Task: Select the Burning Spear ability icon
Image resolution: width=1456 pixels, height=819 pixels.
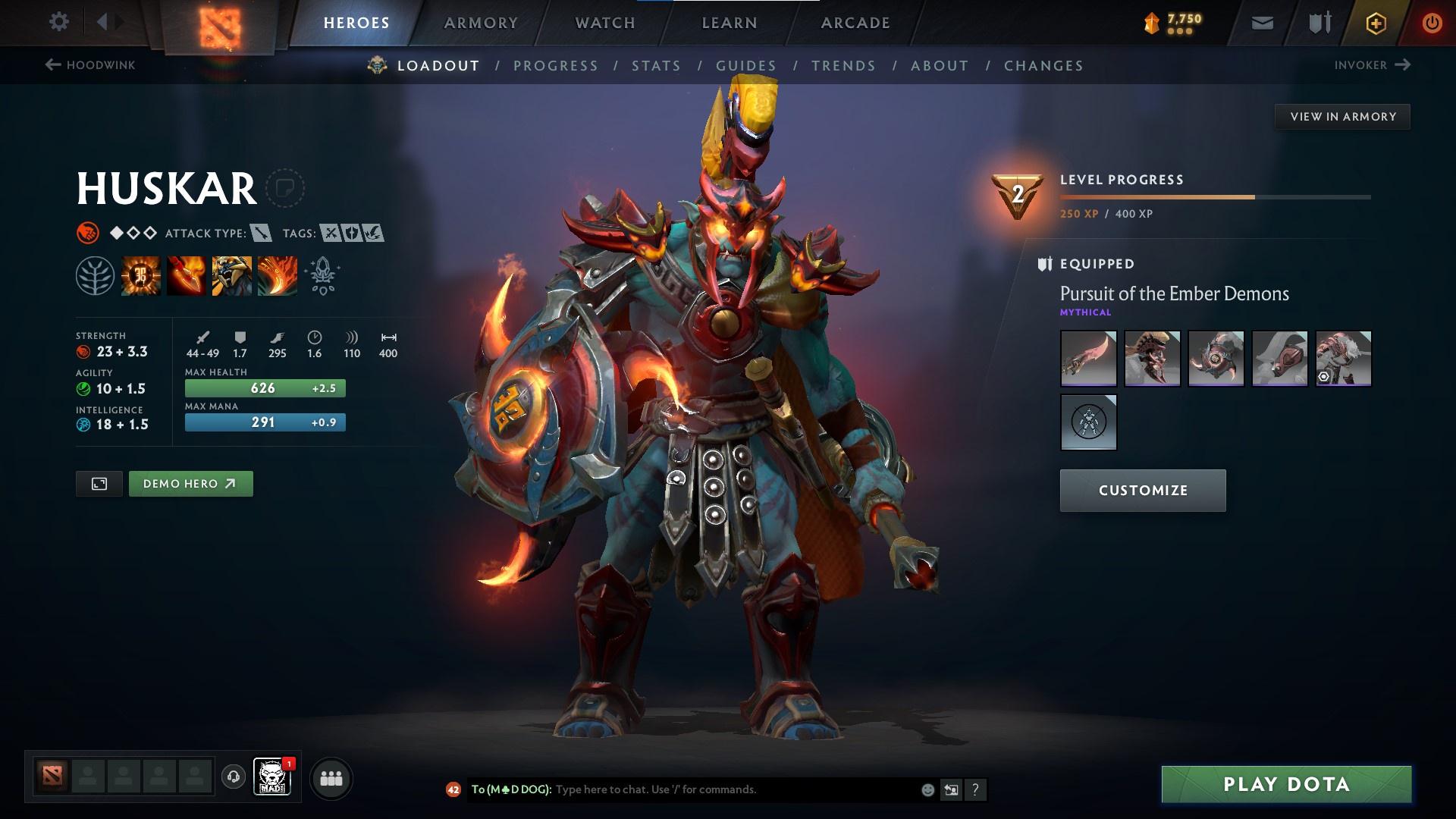Action: (x=186, y=275)
